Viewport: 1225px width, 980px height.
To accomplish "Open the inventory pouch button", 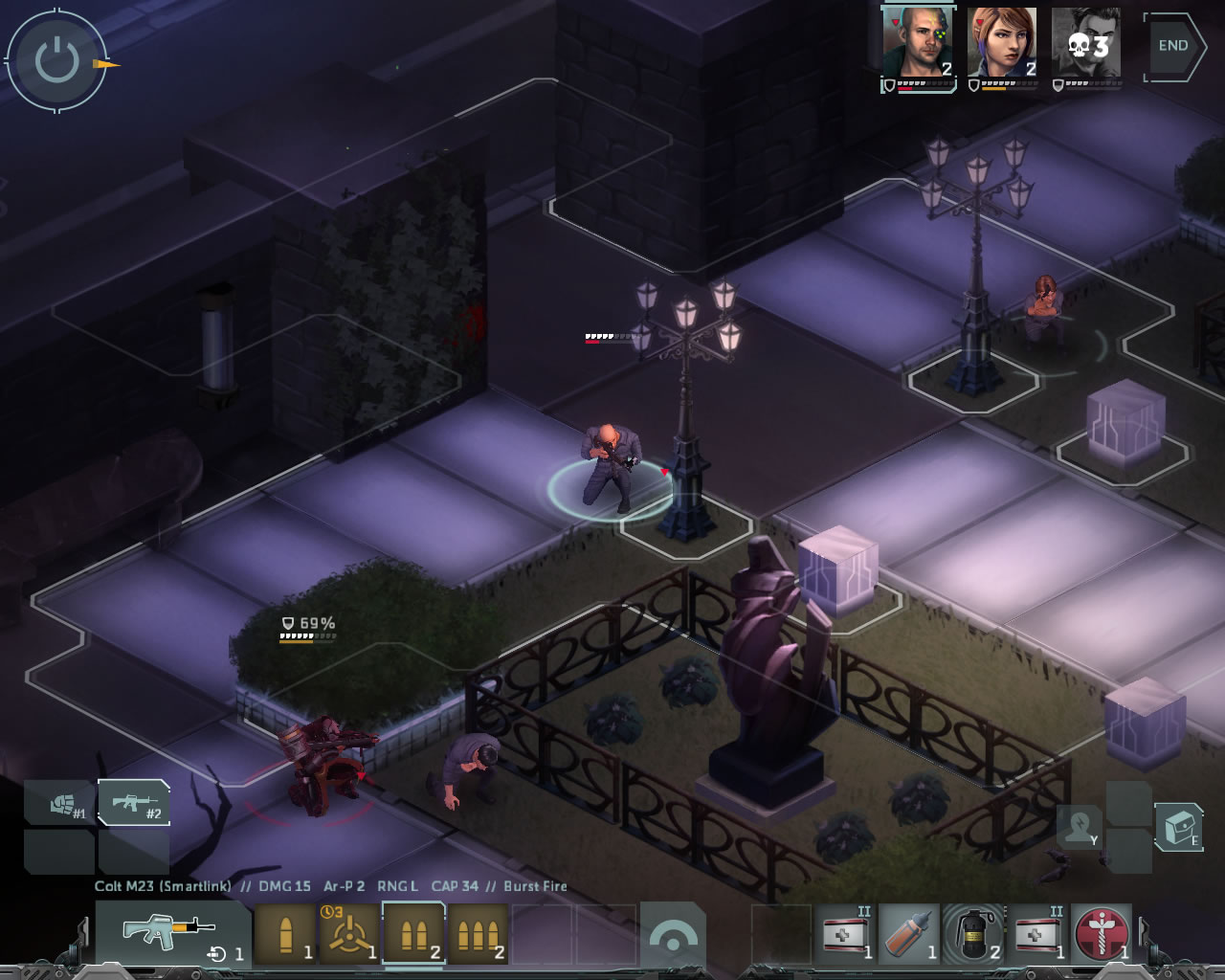I will click(x=1178, y=827).
